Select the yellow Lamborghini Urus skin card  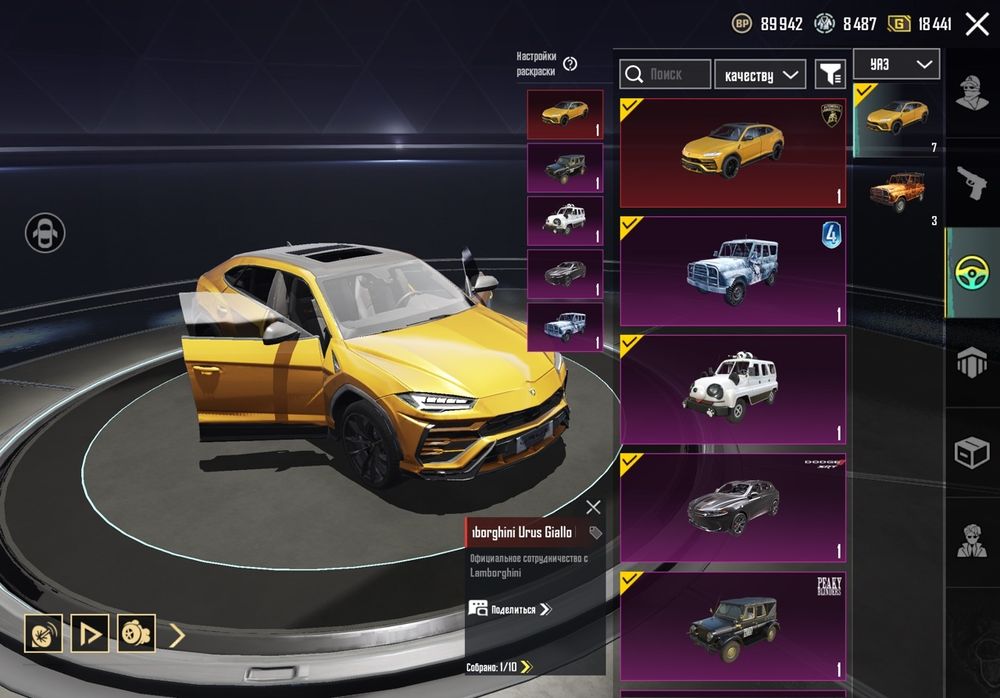pos(732,153)
